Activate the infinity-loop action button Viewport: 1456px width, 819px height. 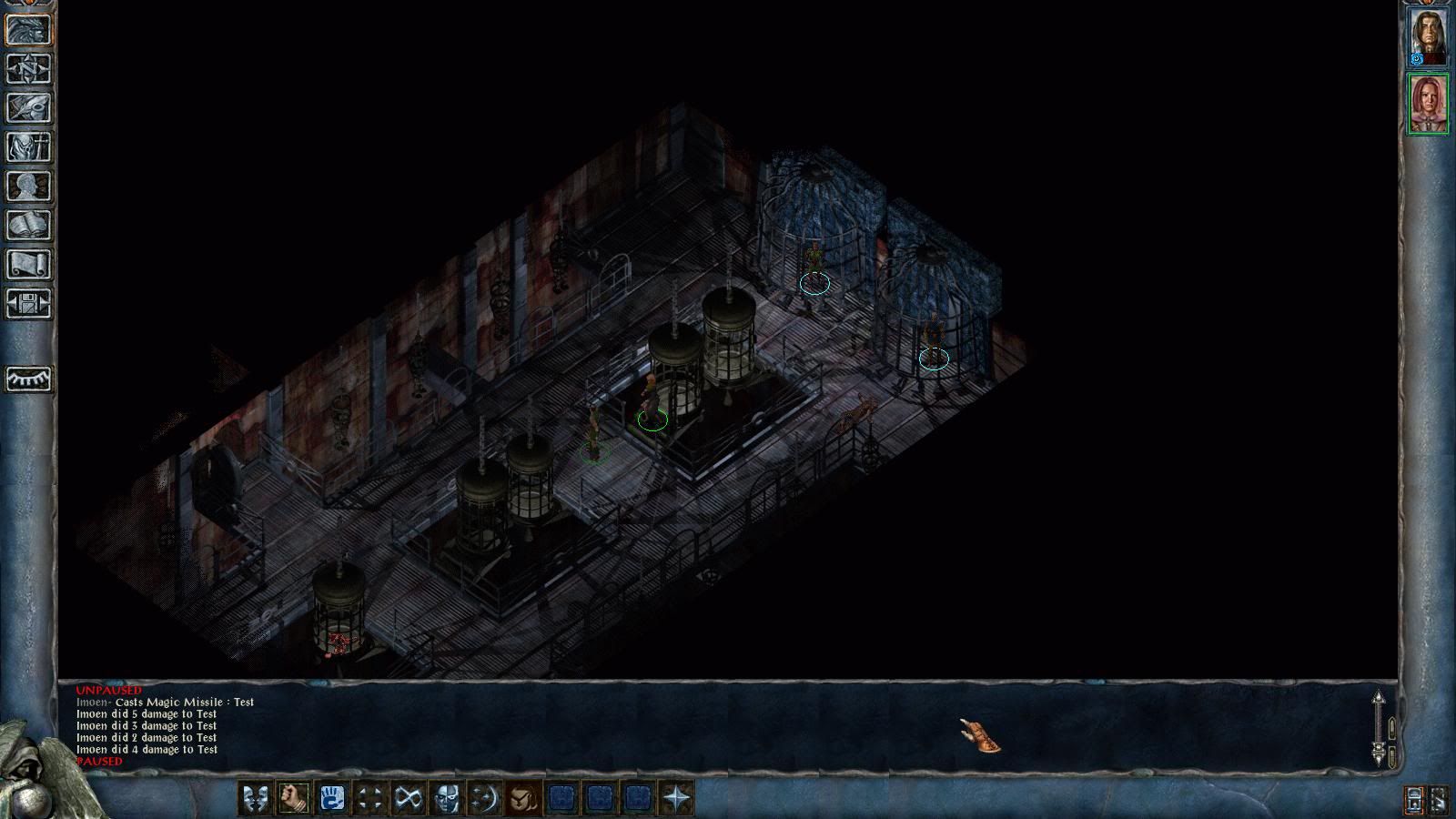coord(408,798)
